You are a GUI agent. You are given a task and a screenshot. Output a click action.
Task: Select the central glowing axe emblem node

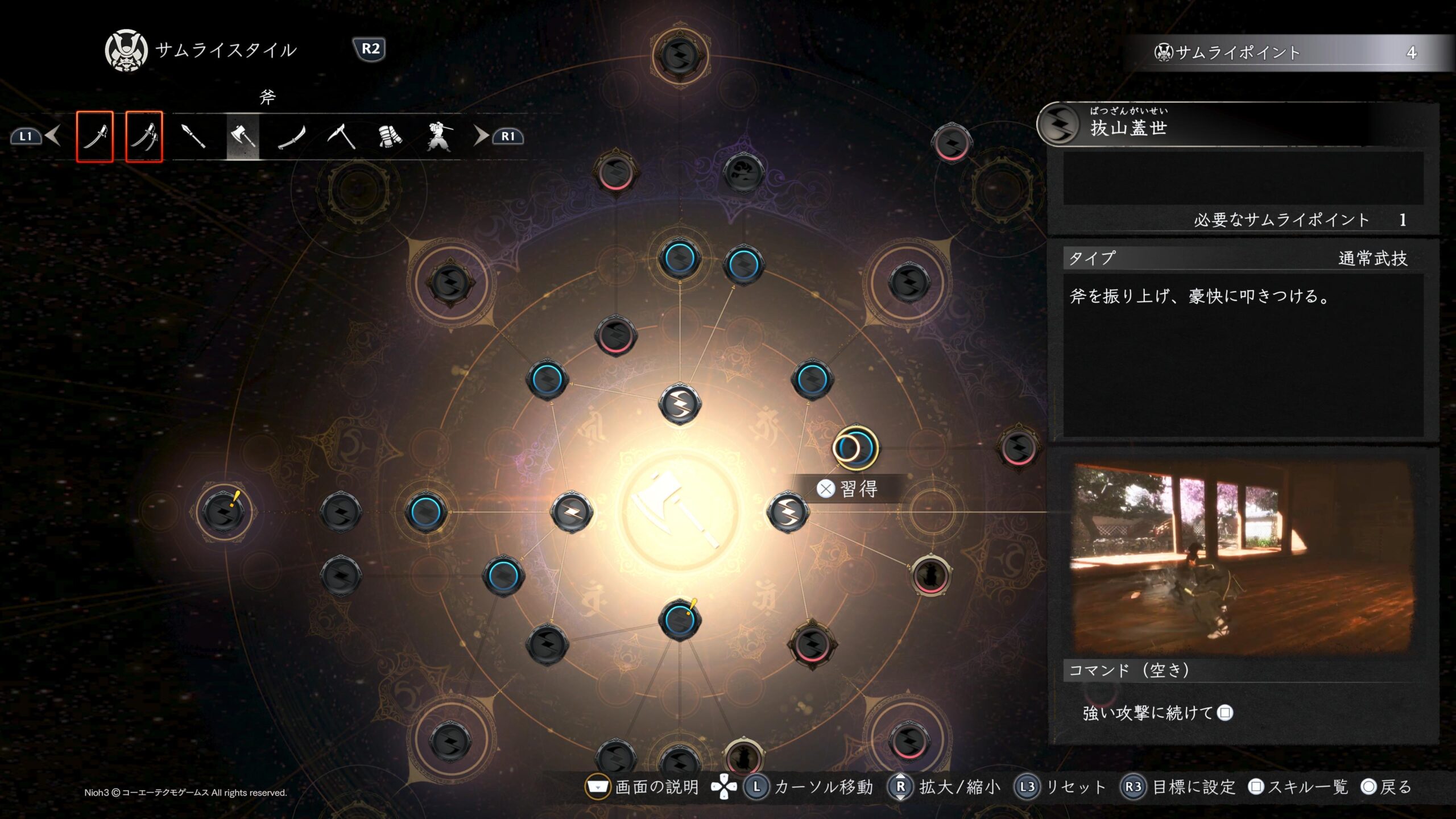point(680,511)
